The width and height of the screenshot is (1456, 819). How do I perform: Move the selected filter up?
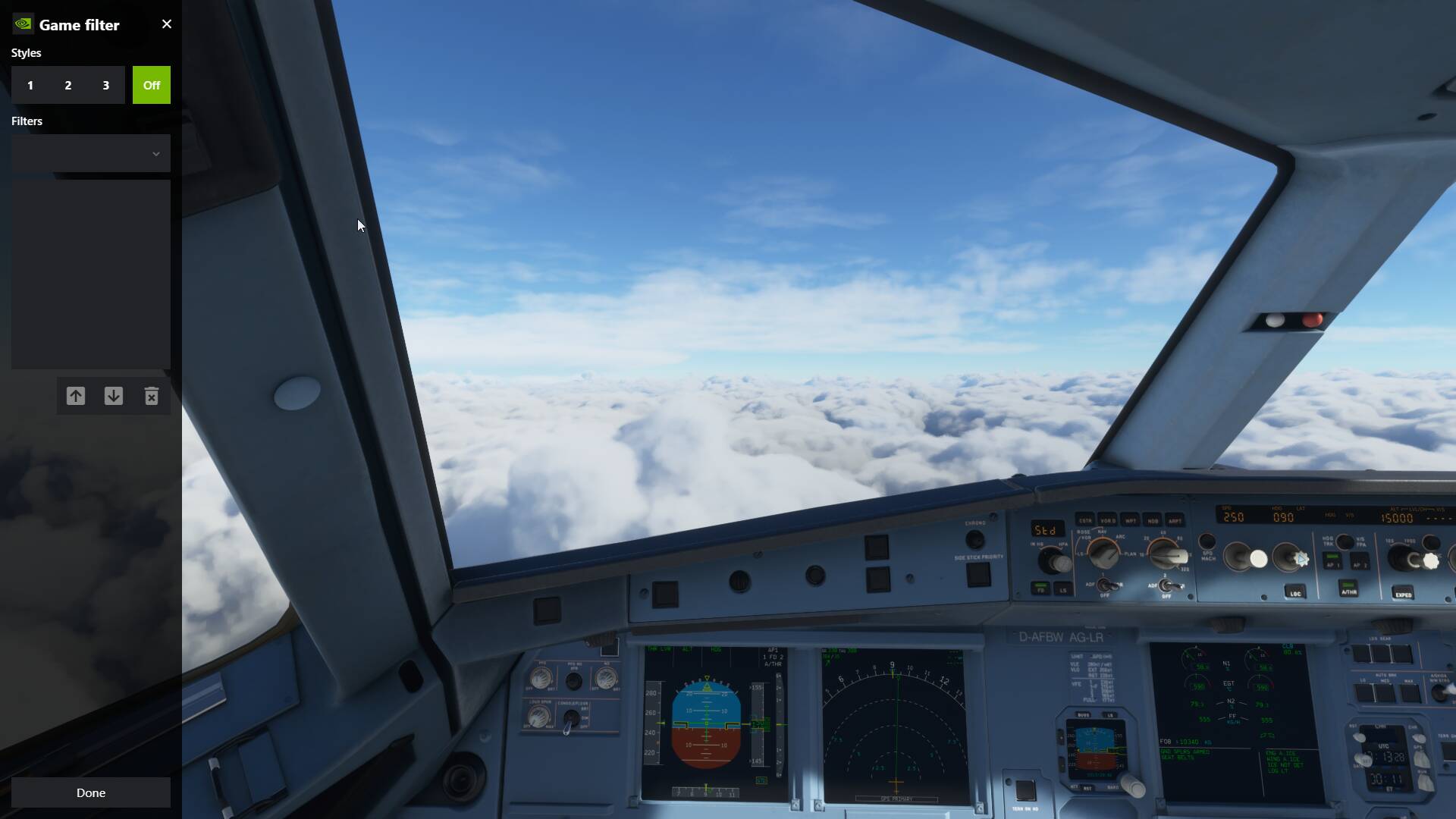coord(76,396)
